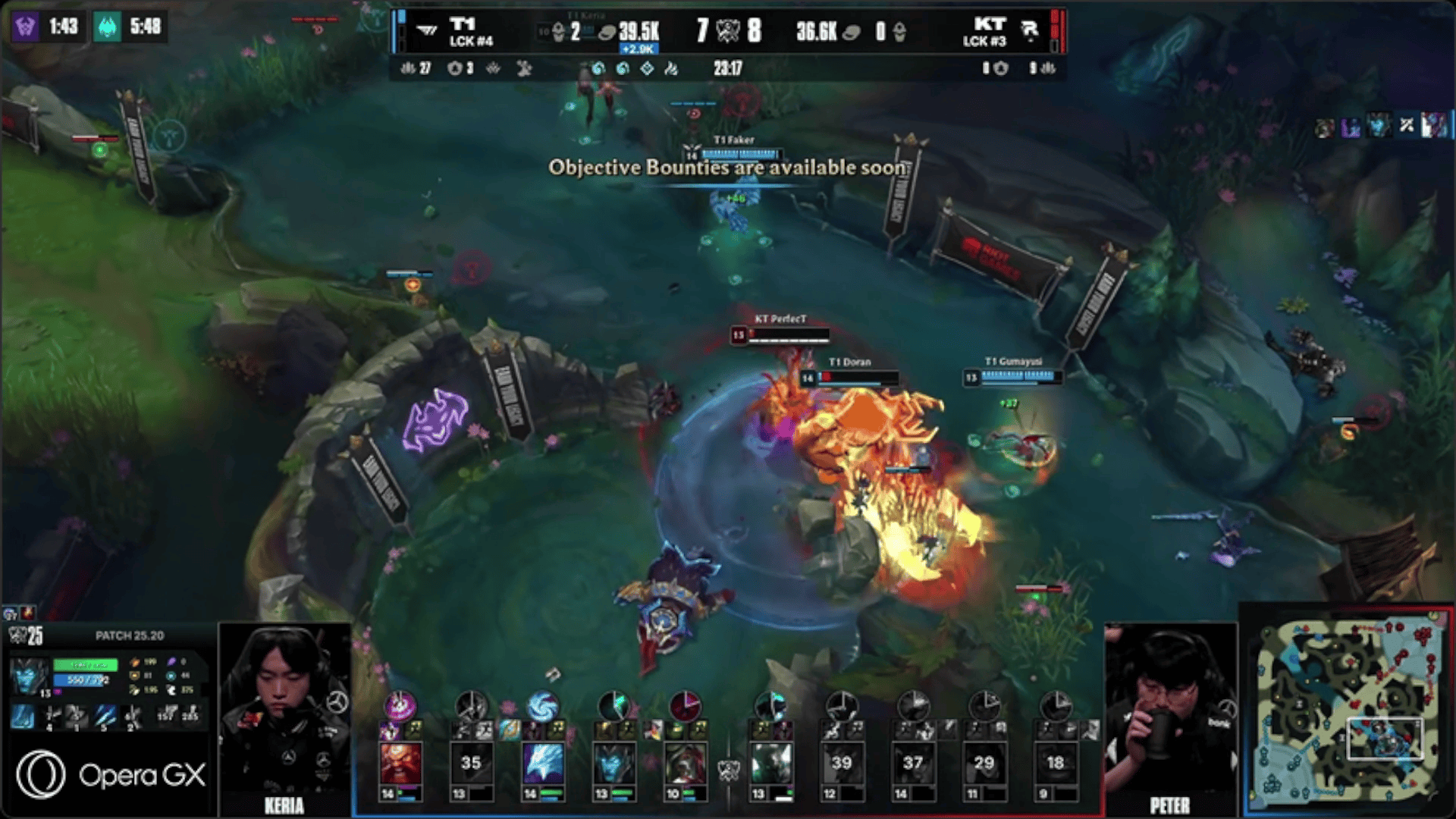Click the selected champion portrait in stats panel
Screen dimensions: 1456x819
29,676
